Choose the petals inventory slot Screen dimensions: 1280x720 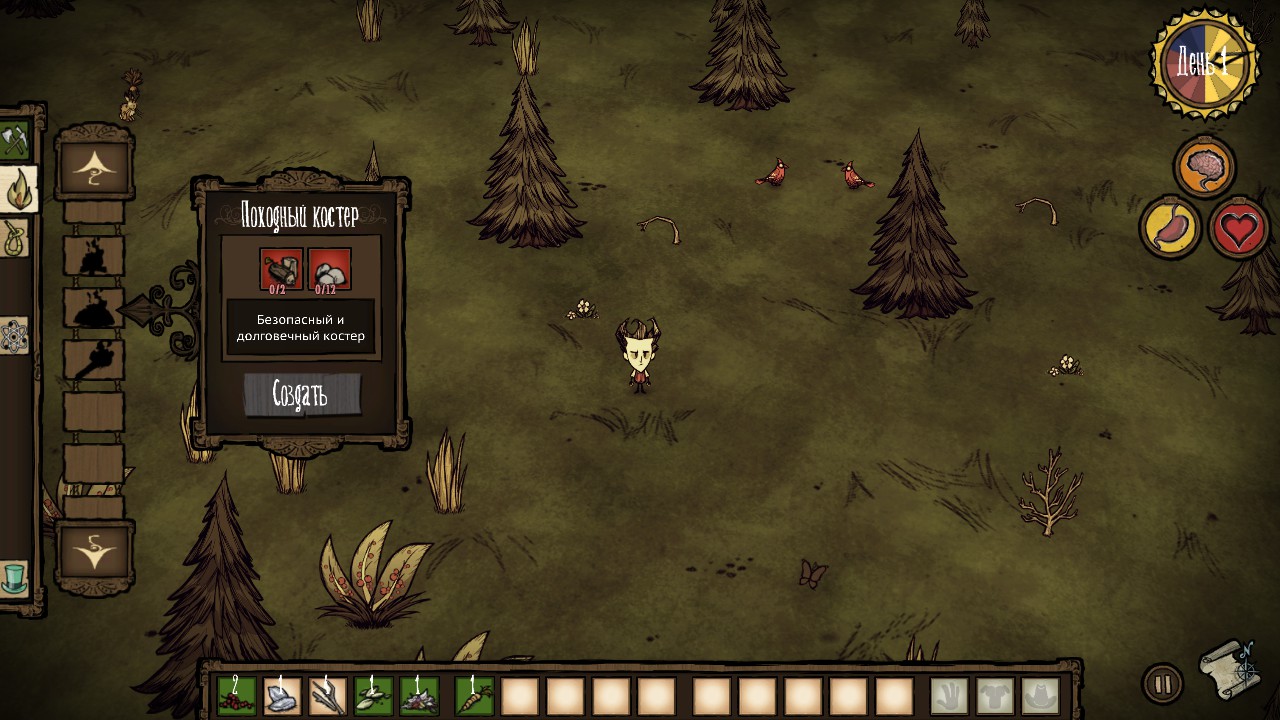[419, 696]
